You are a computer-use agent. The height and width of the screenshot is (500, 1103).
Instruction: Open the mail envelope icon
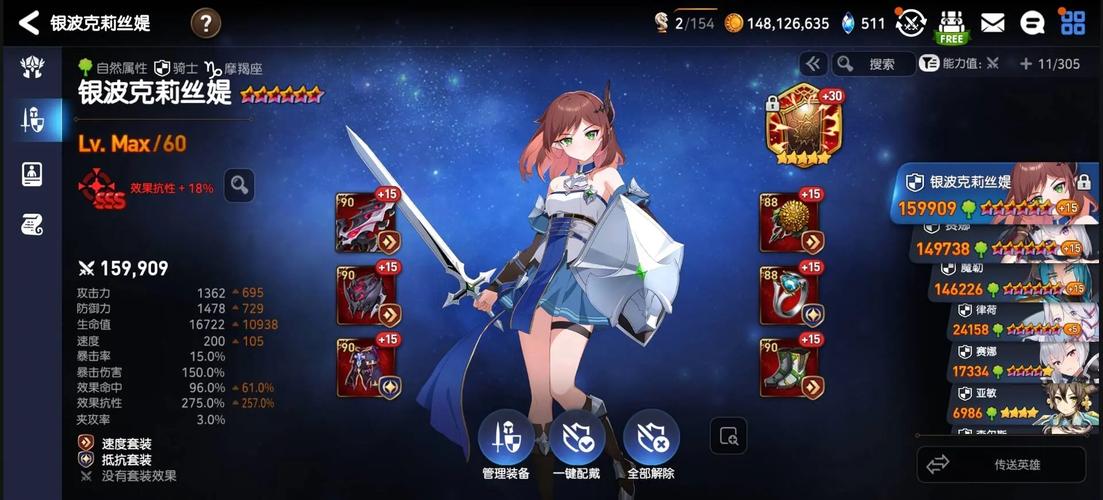[992, 22]
